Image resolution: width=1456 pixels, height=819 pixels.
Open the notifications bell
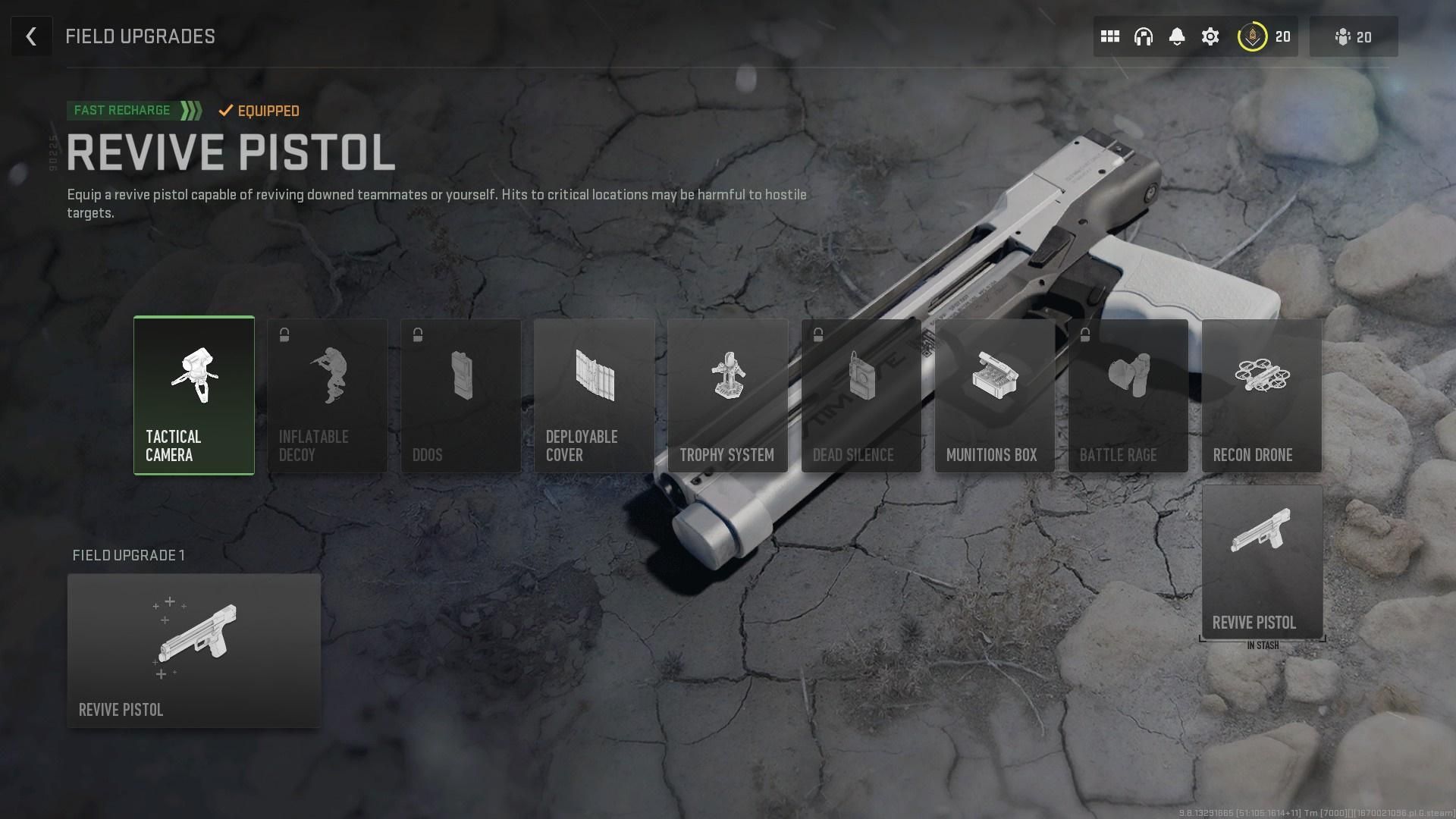point(1178,36)
